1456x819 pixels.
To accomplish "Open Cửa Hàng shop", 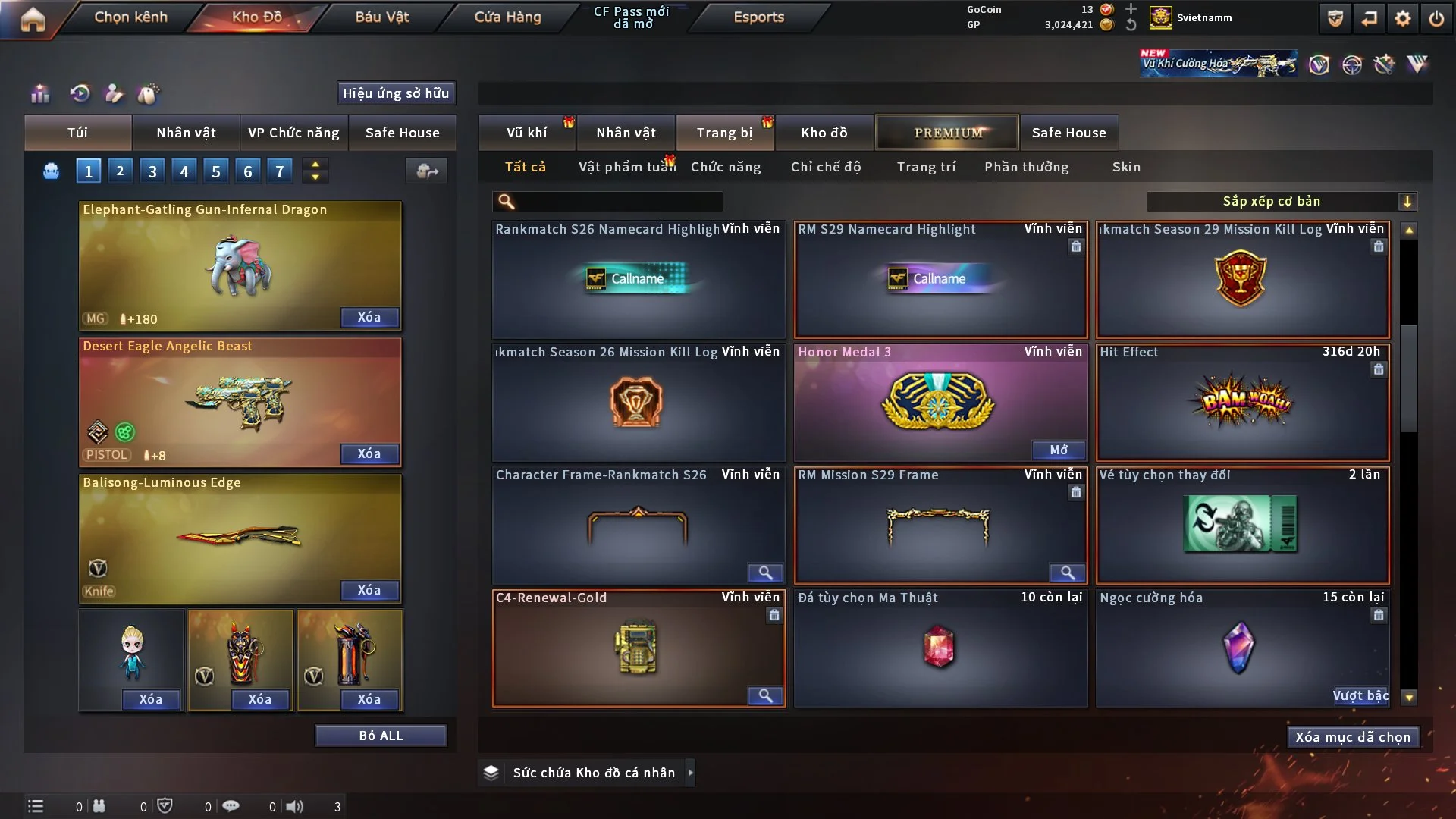I will [507, 17].
